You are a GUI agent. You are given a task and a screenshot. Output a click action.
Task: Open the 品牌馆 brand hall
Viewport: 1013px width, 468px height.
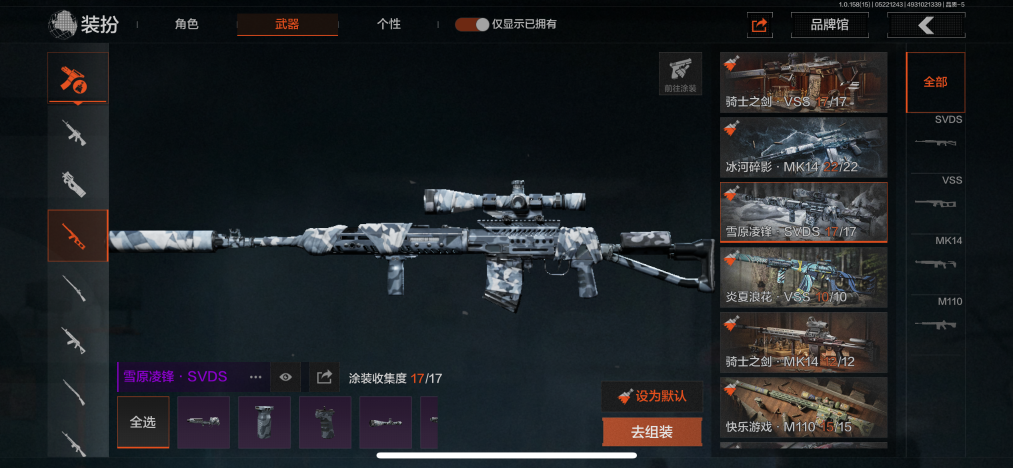pyautogui.click(x=828, y=25)
